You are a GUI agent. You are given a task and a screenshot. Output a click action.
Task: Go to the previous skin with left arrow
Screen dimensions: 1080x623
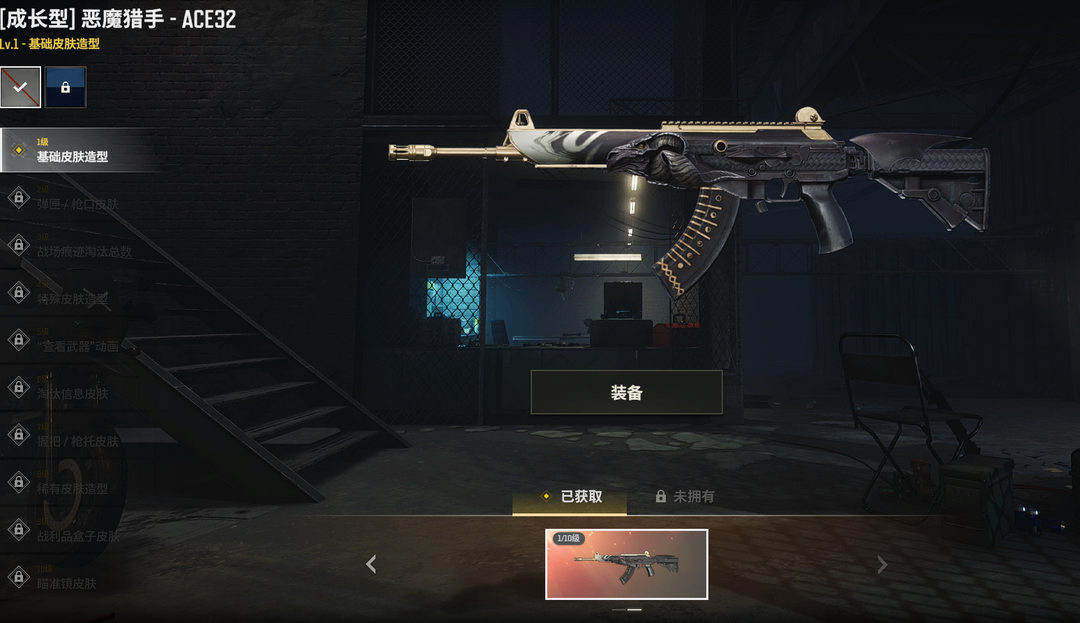(371, 565)
